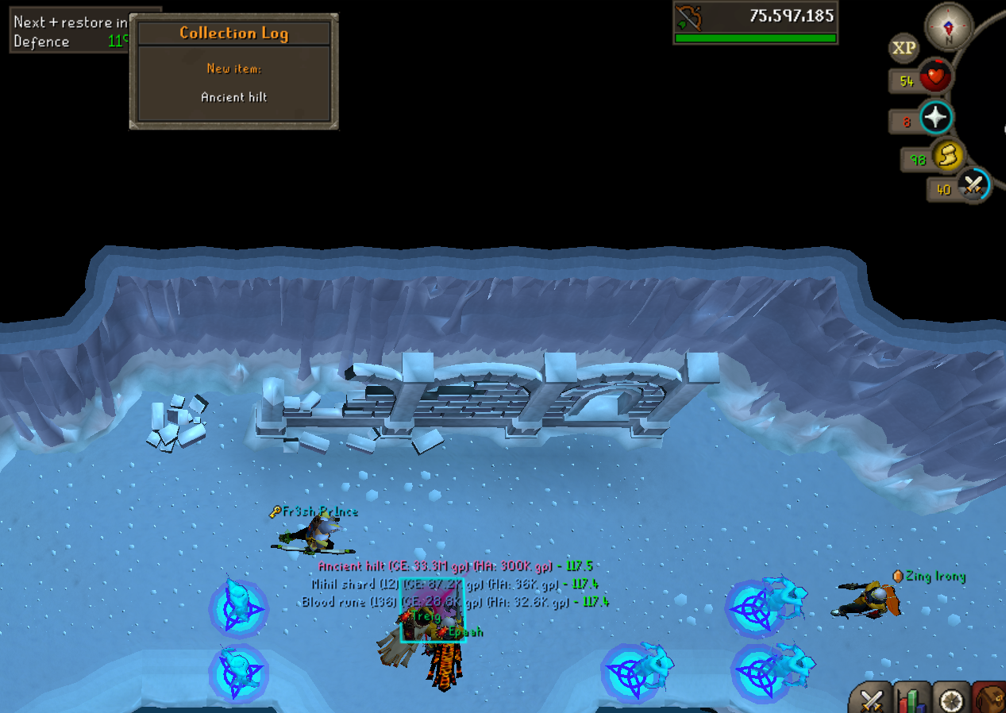Viewport: 1006px width, 713px height.
Task: Toggle the XP drops button
Action: pos(904,48)
